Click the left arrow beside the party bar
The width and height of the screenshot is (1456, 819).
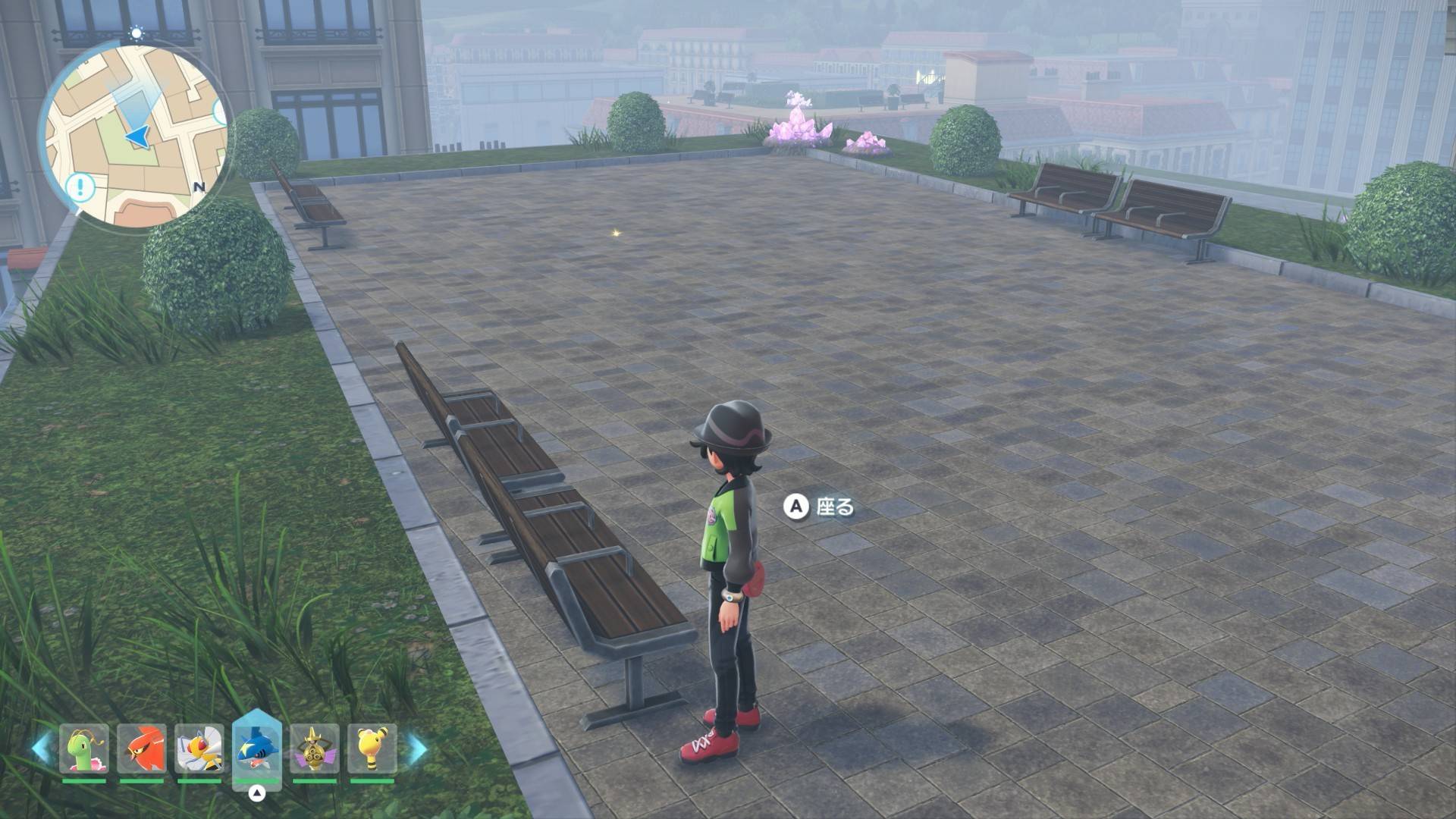pos(41,748)
